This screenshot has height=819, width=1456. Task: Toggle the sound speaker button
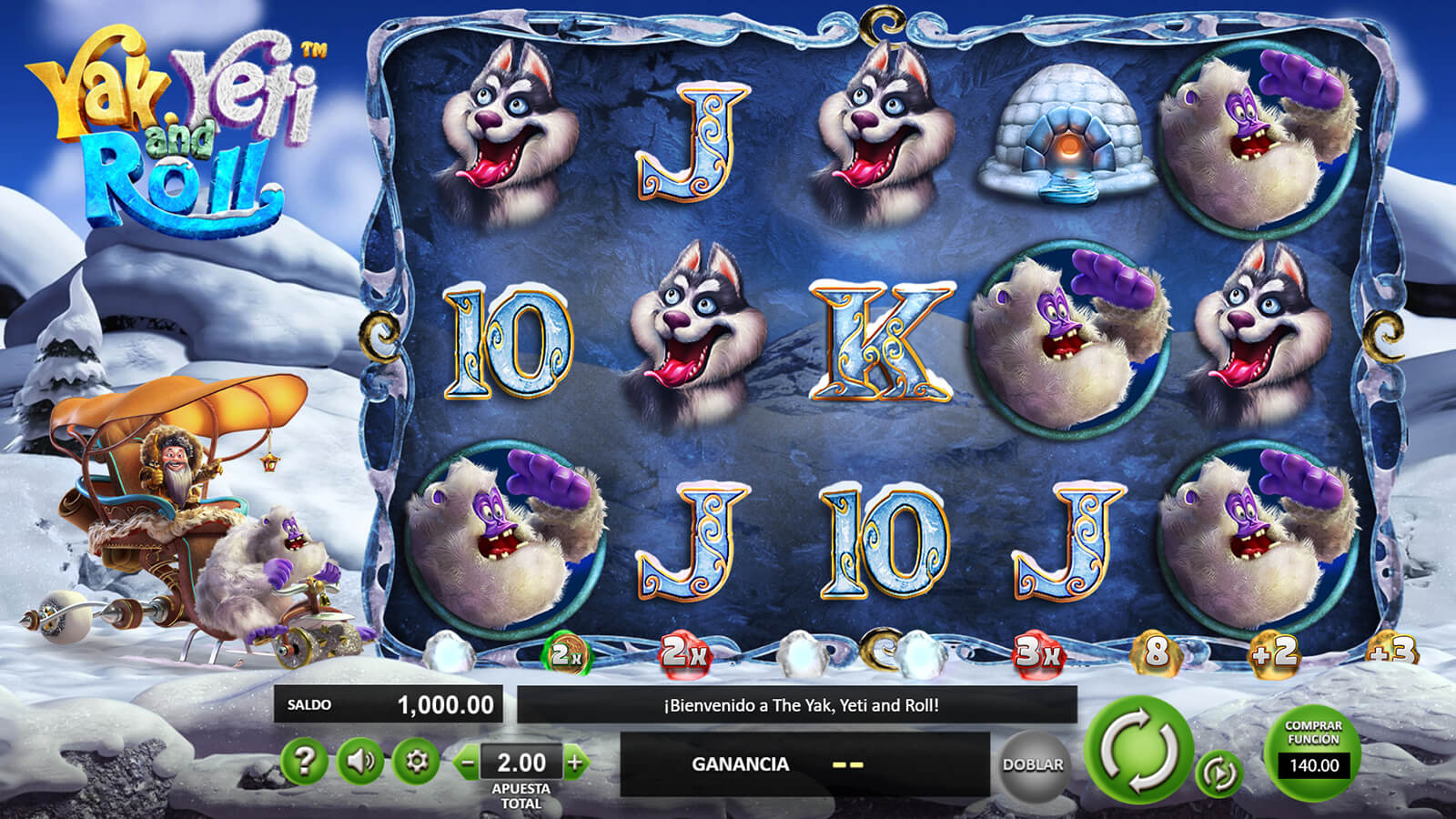360,761
